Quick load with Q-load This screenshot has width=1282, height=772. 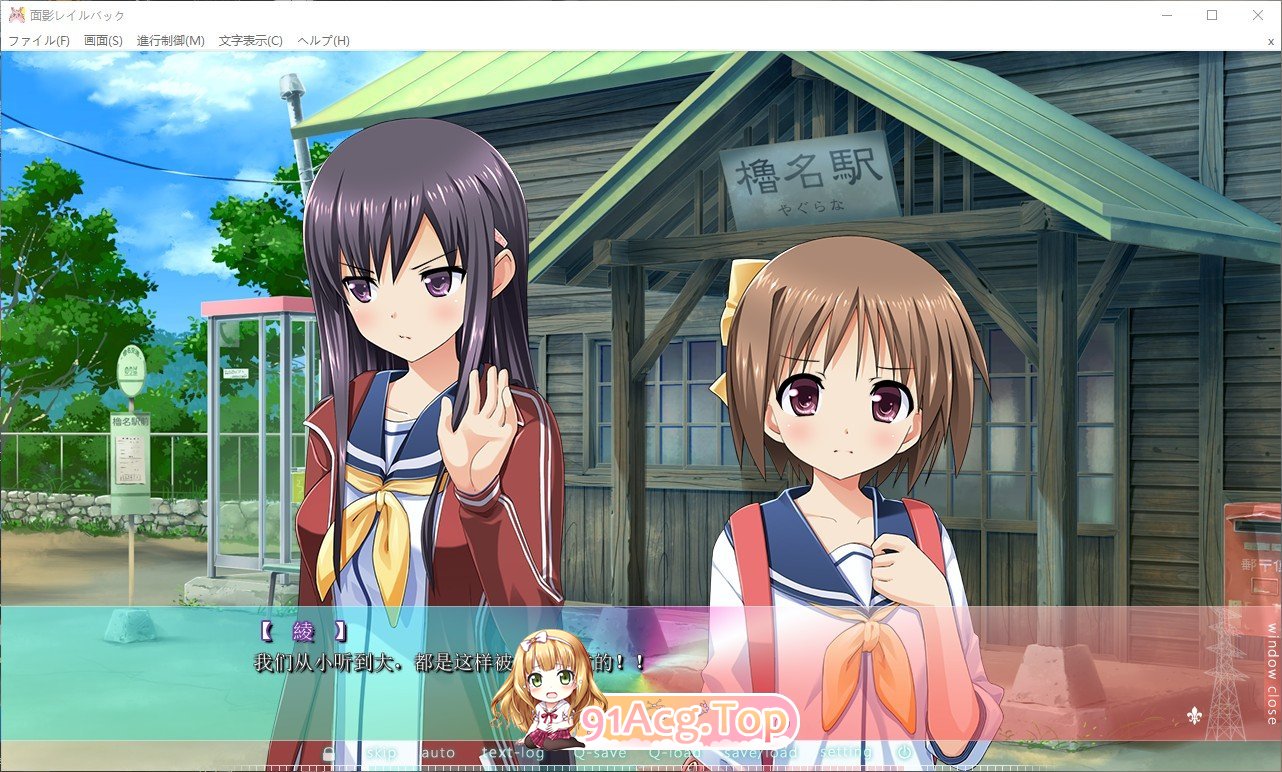pos(675,753)
